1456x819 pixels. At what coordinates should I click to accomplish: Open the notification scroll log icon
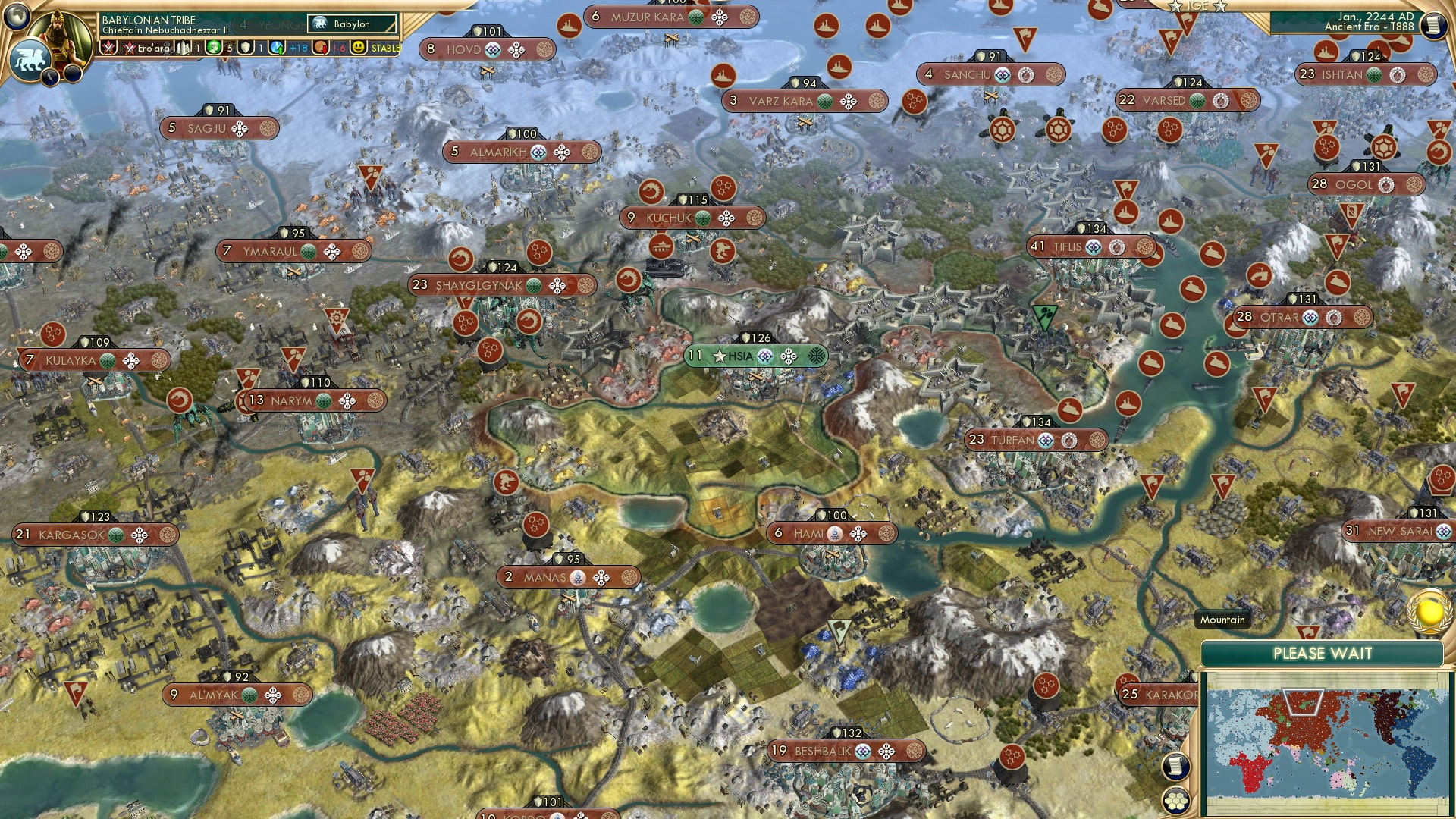click(x=1175, y=766)
